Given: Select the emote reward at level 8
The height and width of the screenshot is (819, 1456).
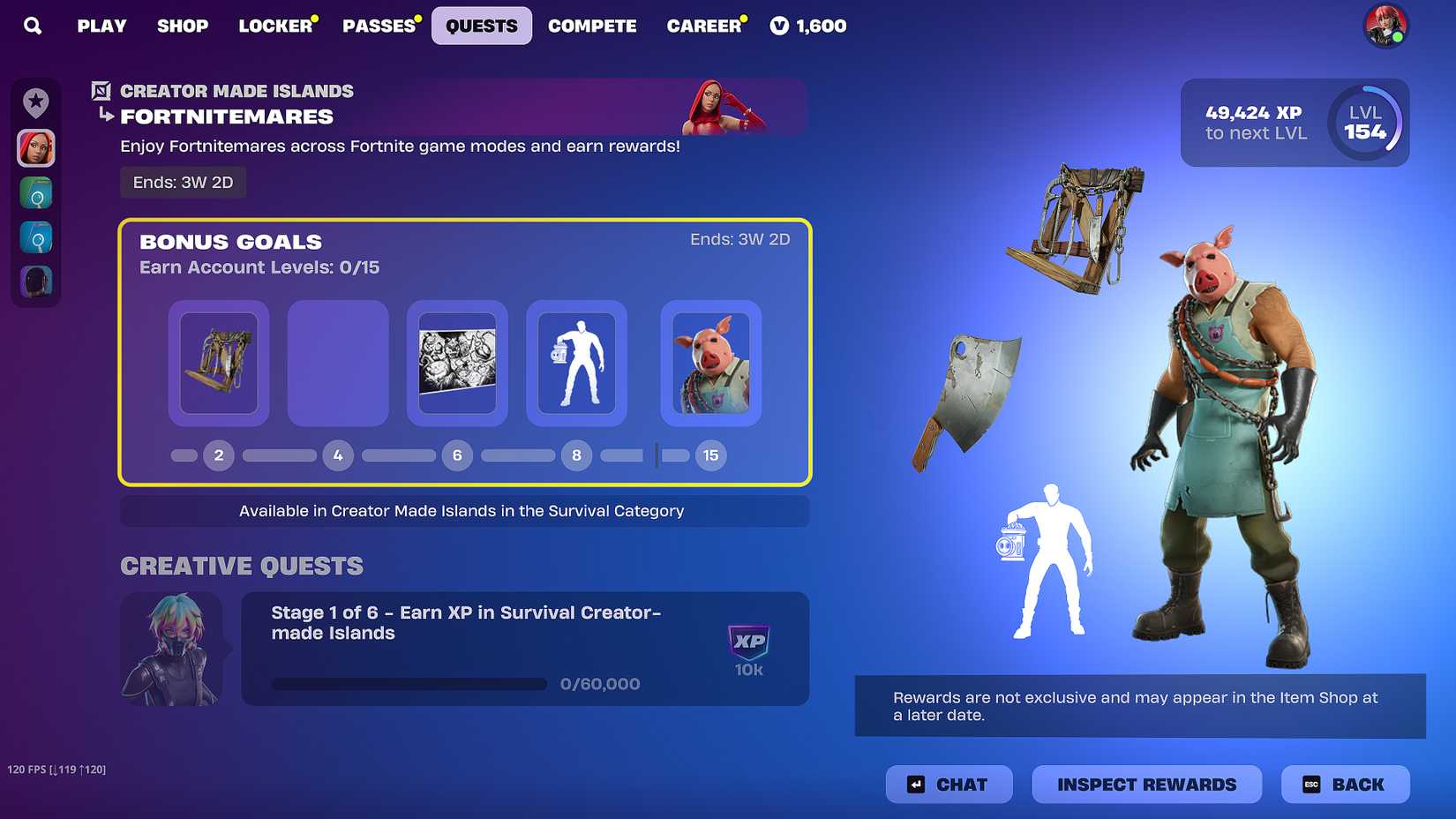Looking at the screenshot, I should (576, 363).
